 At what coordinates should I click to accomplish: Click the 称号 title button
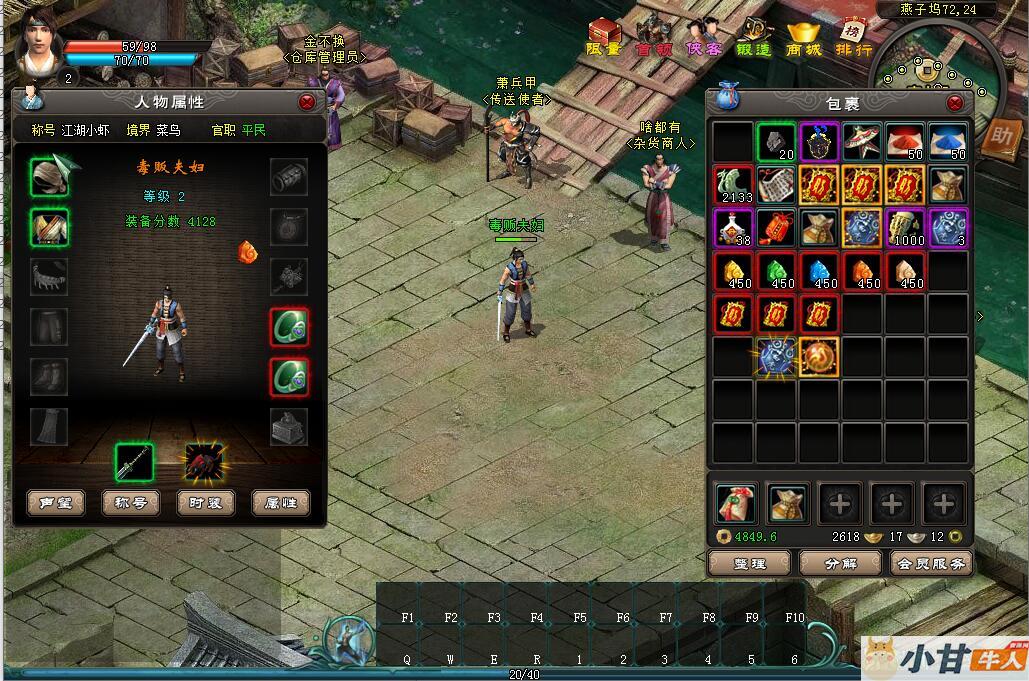pyautogui.click(x=131, y=503)
